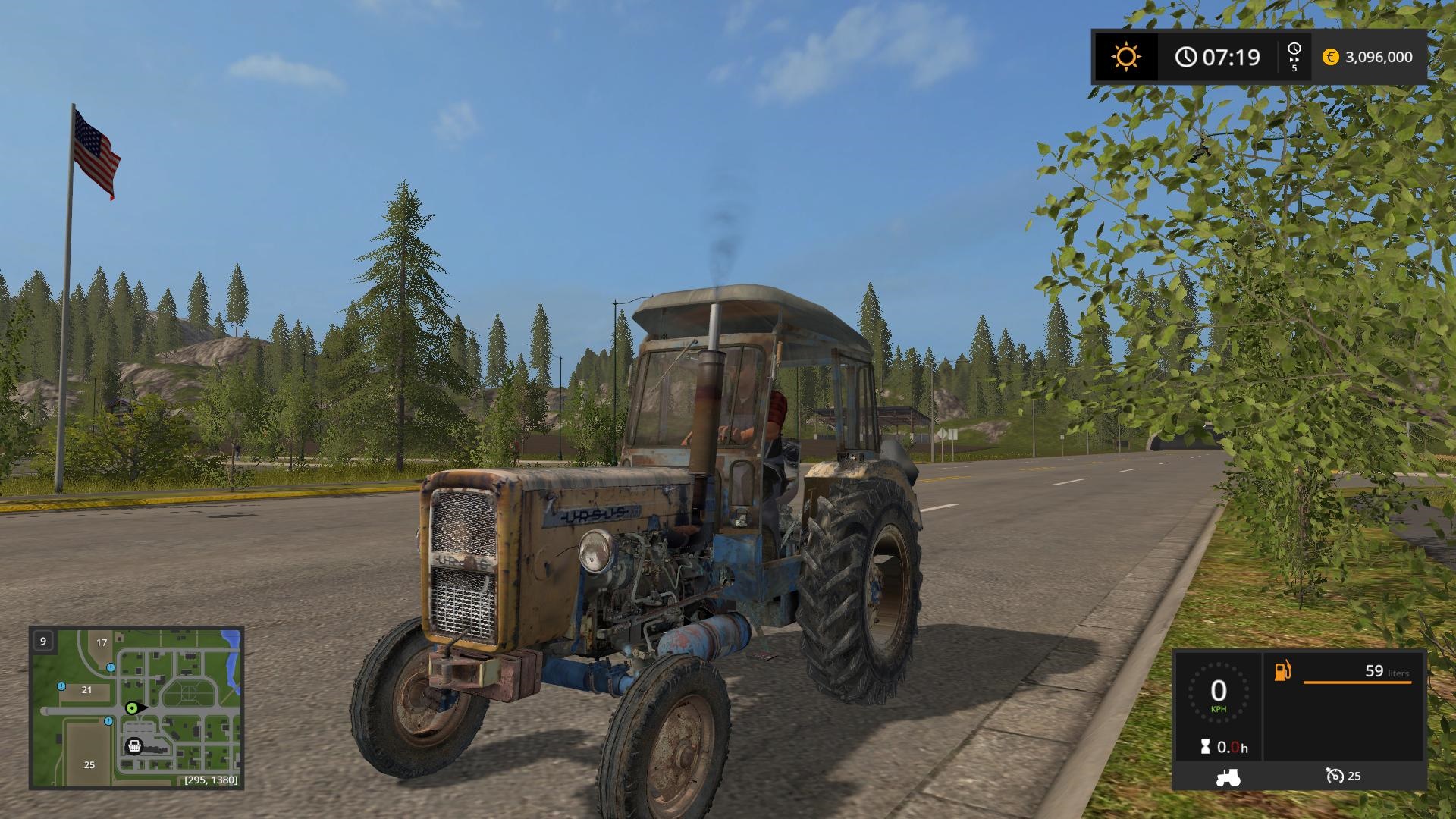Open the fuel pump indicator
Image resolution: width=1456 pixels, height=819 pixels.
[x=1282, y=670]
